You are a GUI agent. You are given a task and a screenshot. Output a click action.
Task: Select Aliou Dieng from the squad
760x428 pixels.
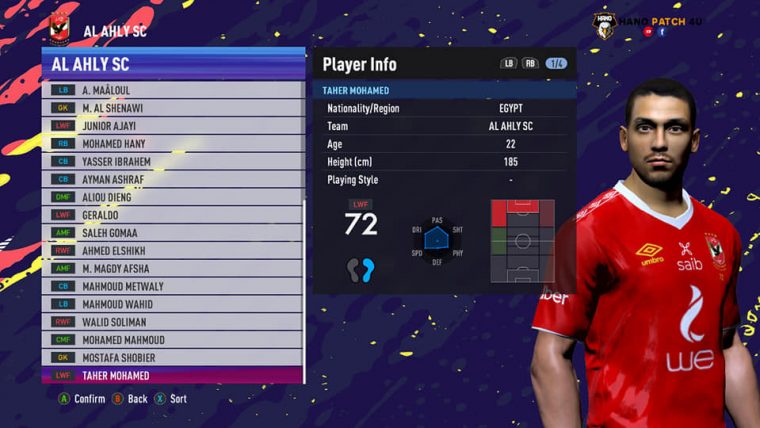[x=170, y=197]
